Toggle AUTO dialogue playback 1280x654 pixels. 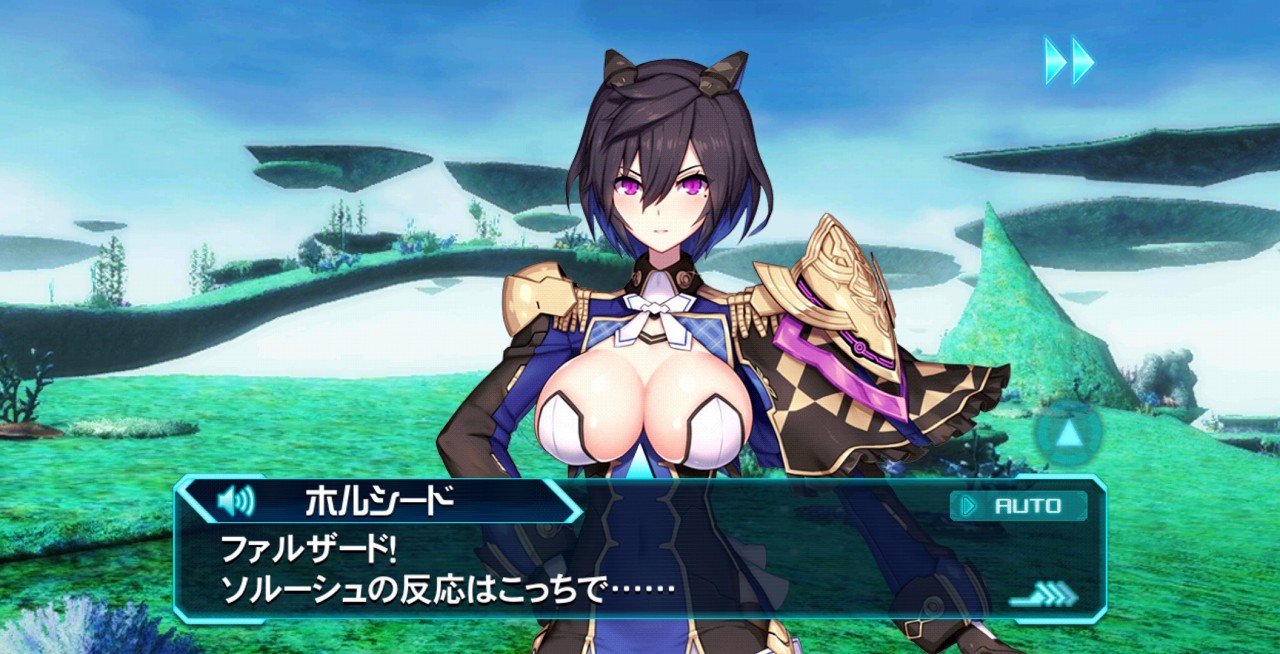[1018, 506]
